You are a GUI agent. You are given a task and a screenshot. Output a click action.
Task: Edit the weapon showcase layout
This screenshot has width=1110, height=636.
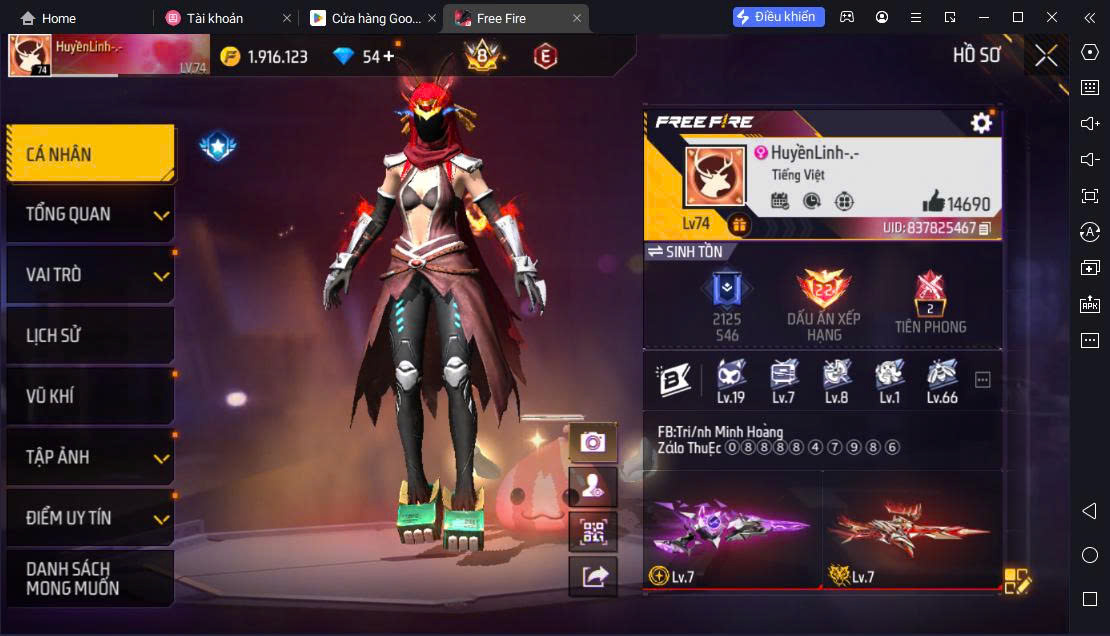coord(1017,581)
